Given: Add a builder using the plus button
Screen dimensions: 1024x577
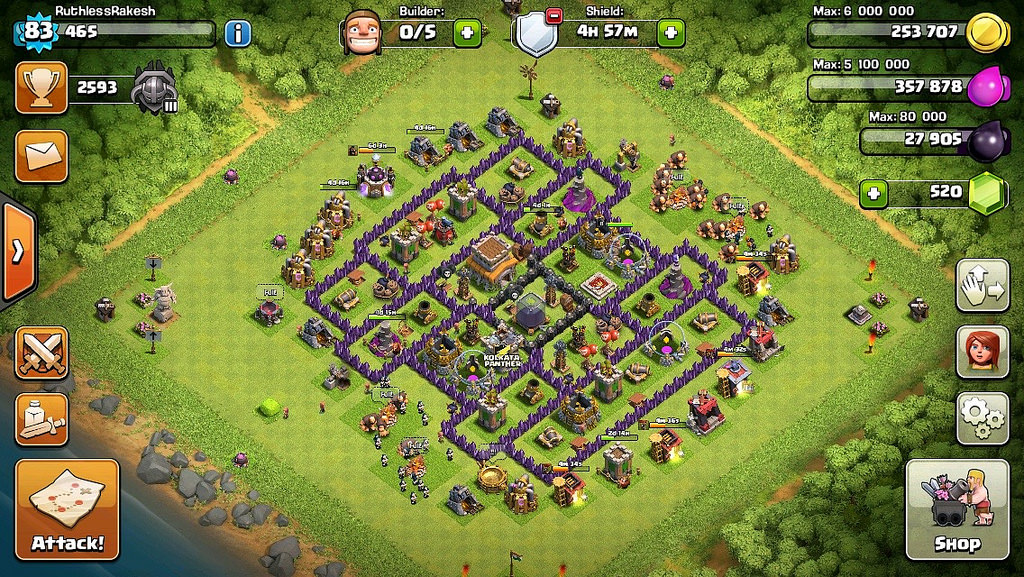Looking at the screenshot, I should tap(467, 33).
